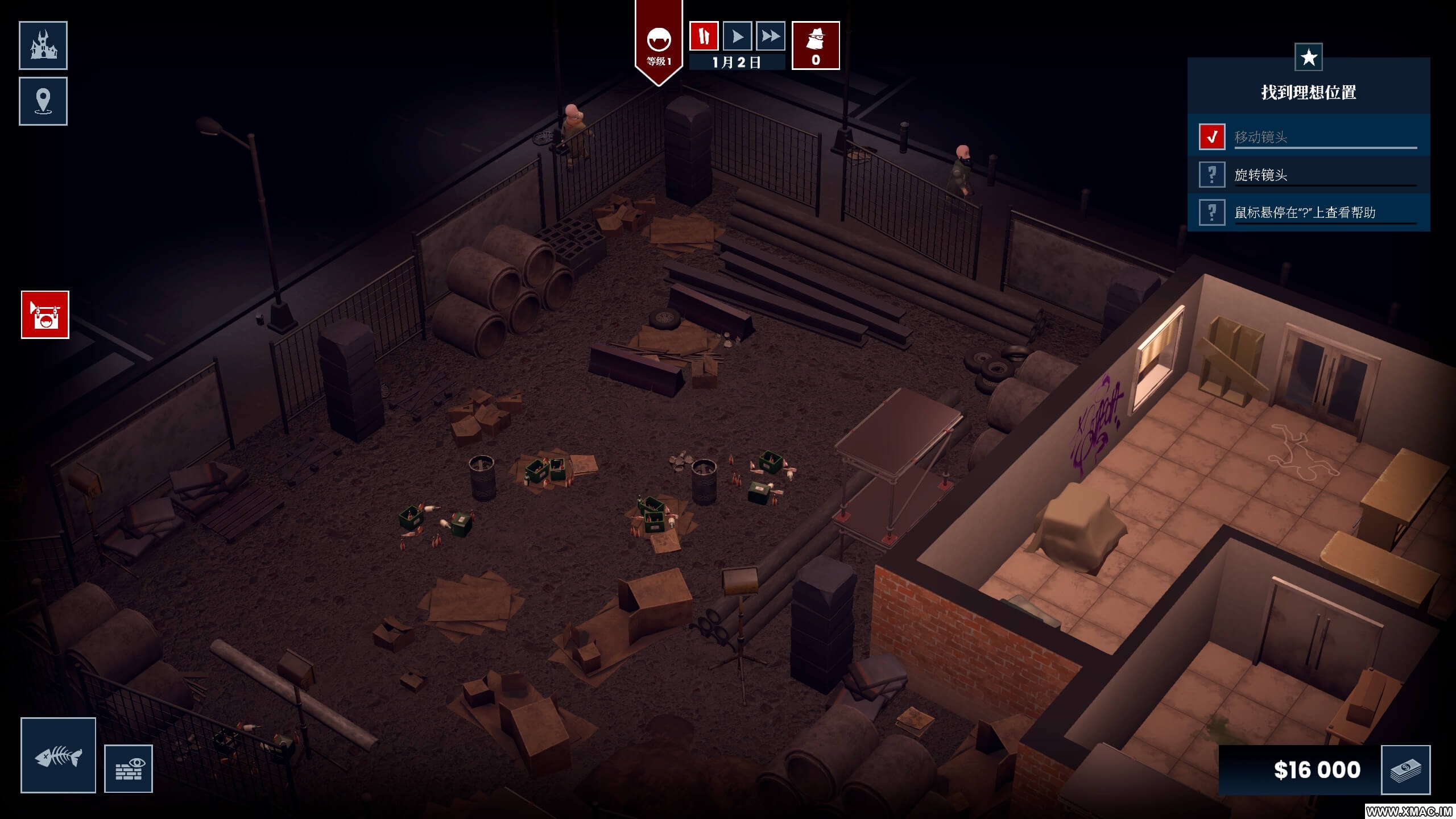Open the detective suspicion counter
This screenshot has width=1456, height=819.
pyautogui.click(x=816, y=45)
